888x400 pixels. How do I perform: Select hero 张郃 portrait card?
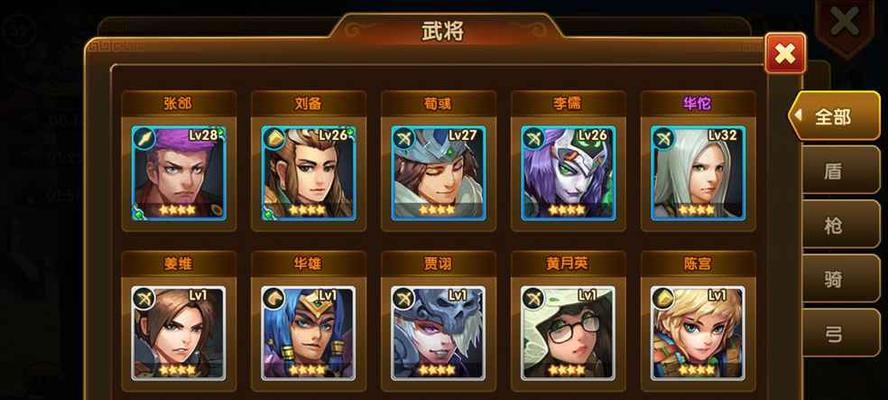178,171
